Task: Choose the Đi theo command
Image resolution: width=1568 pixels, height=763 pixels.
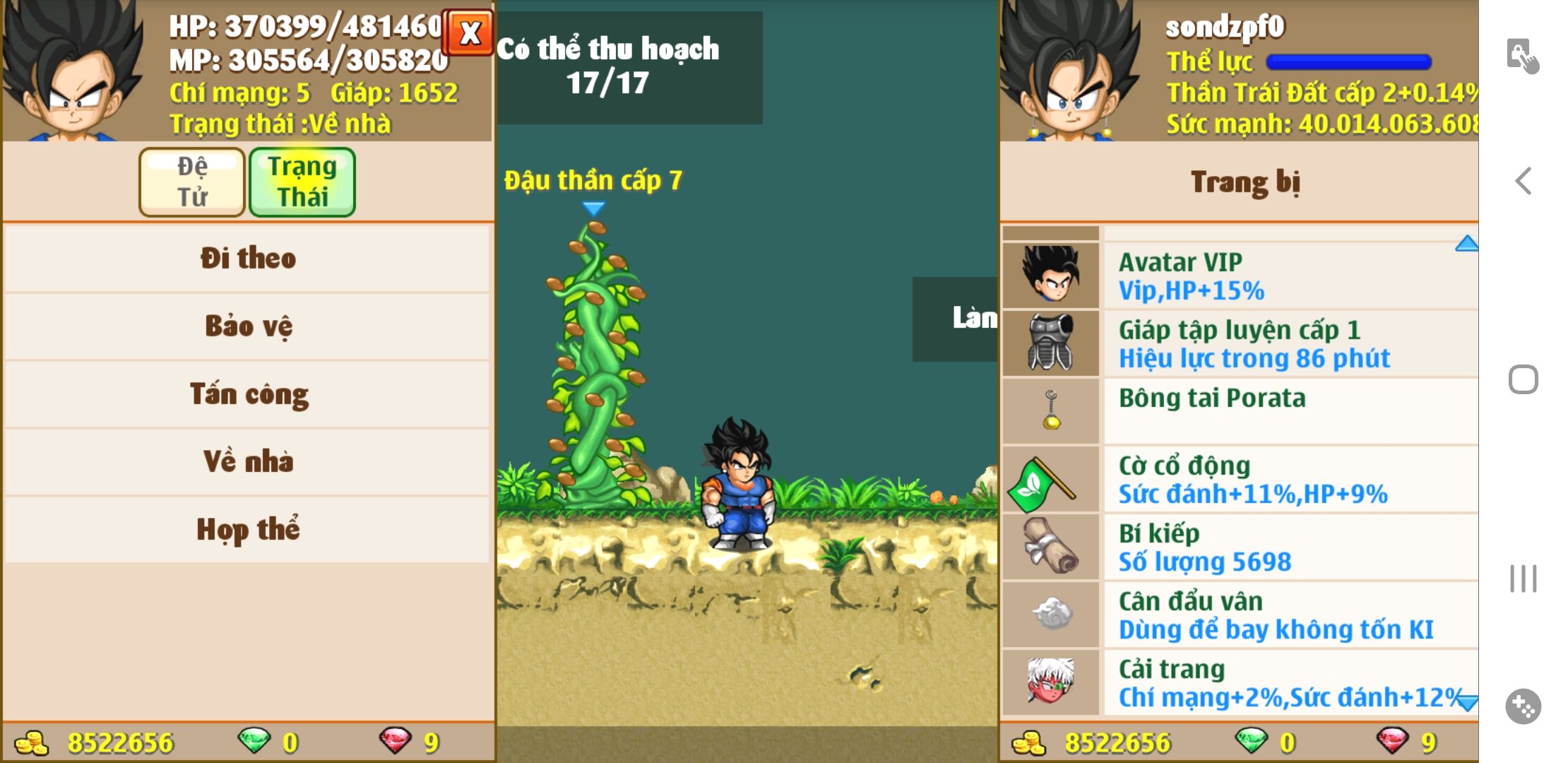Action: click(247, 259)
